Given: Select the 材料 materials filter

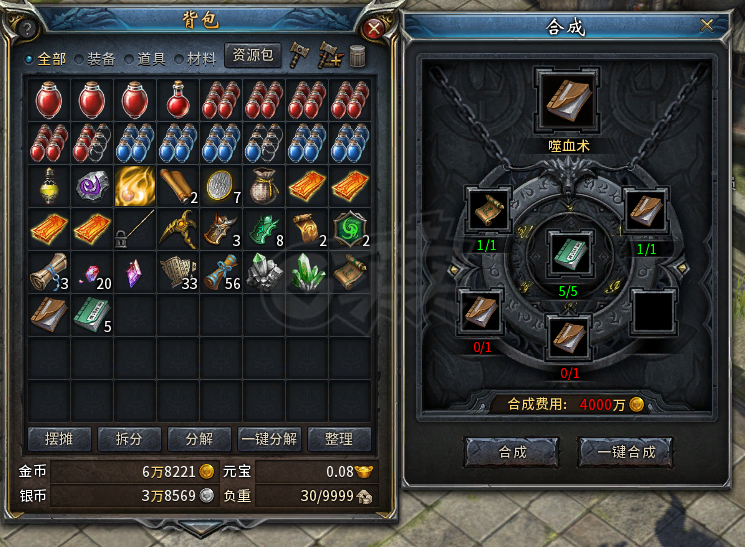Looking at the screenshot, I should coord(196,58).
